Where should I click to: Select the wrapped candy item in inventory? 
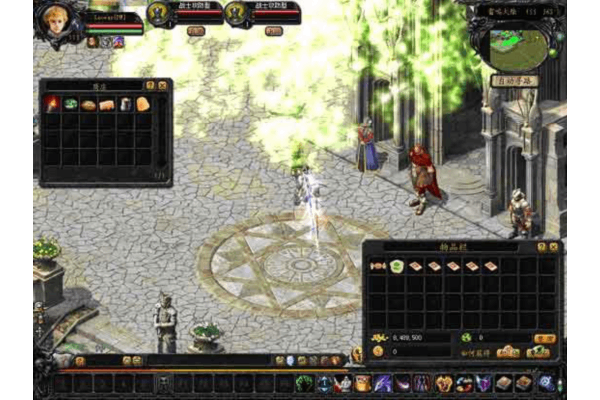(378, 266)
